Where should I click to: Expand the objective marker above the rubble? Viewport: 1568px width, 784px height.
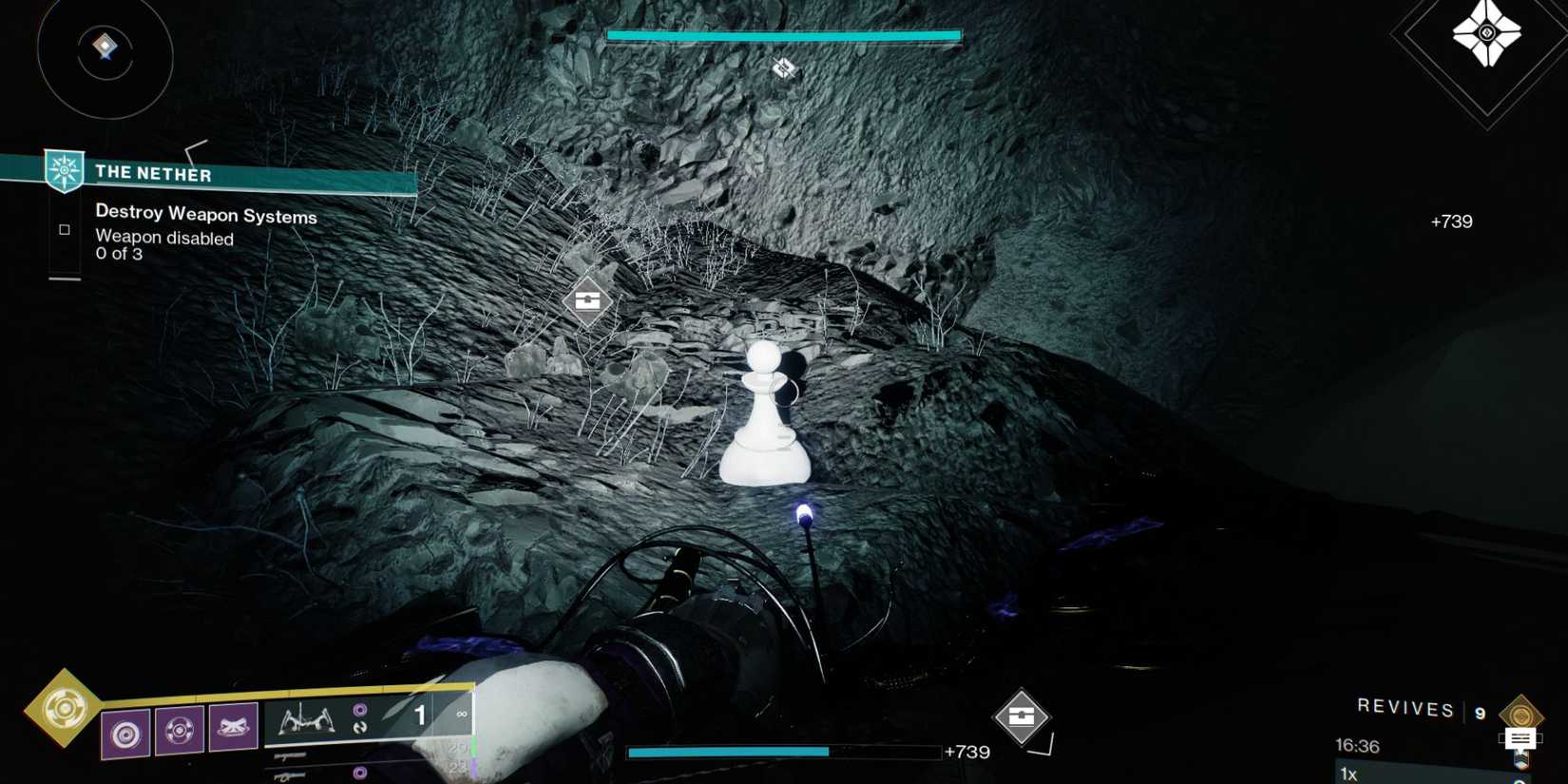pos(587,299)
